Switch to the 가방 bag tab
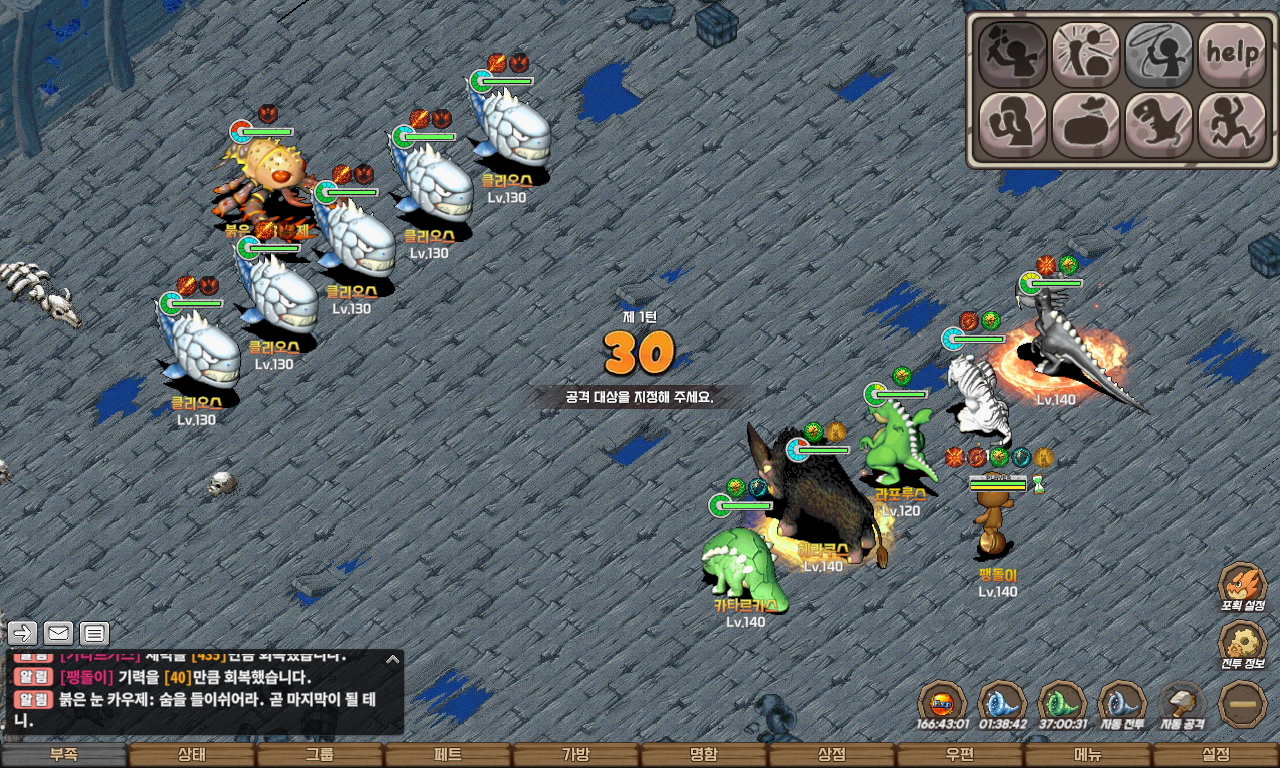 tap(575, 755)
